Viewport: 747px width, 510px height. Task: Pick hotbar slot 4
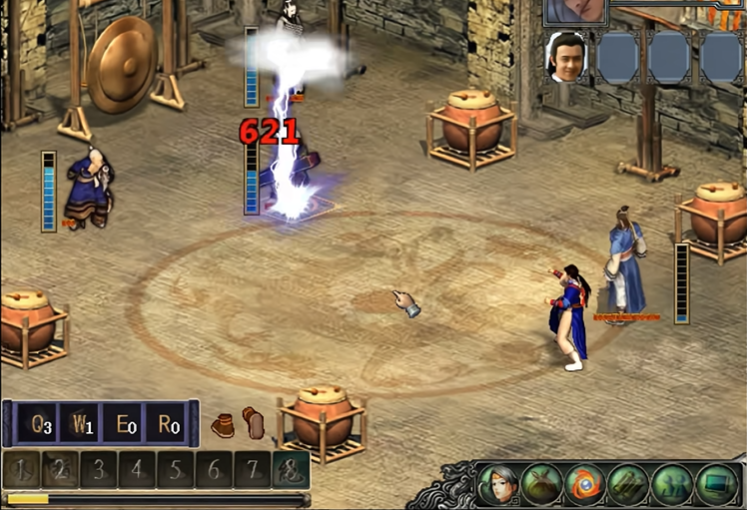[137, 469]
